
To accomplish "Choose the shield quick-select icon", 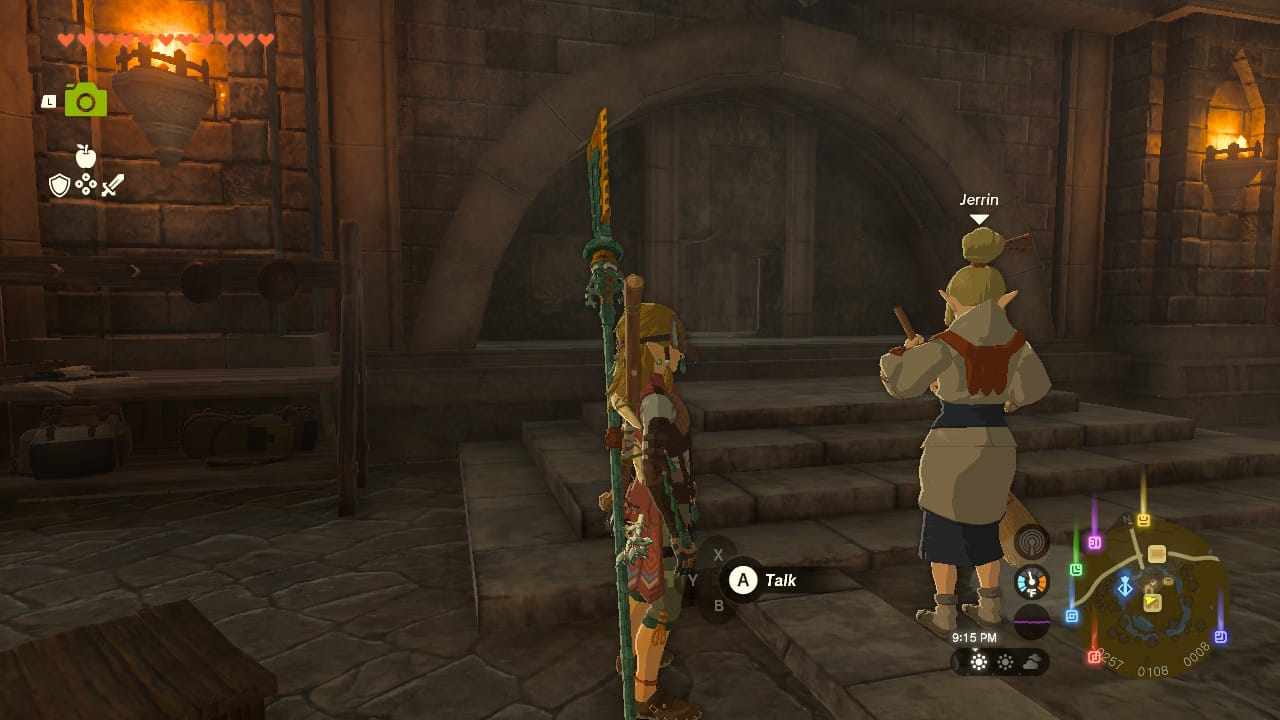I will click(x=59, y=185).
